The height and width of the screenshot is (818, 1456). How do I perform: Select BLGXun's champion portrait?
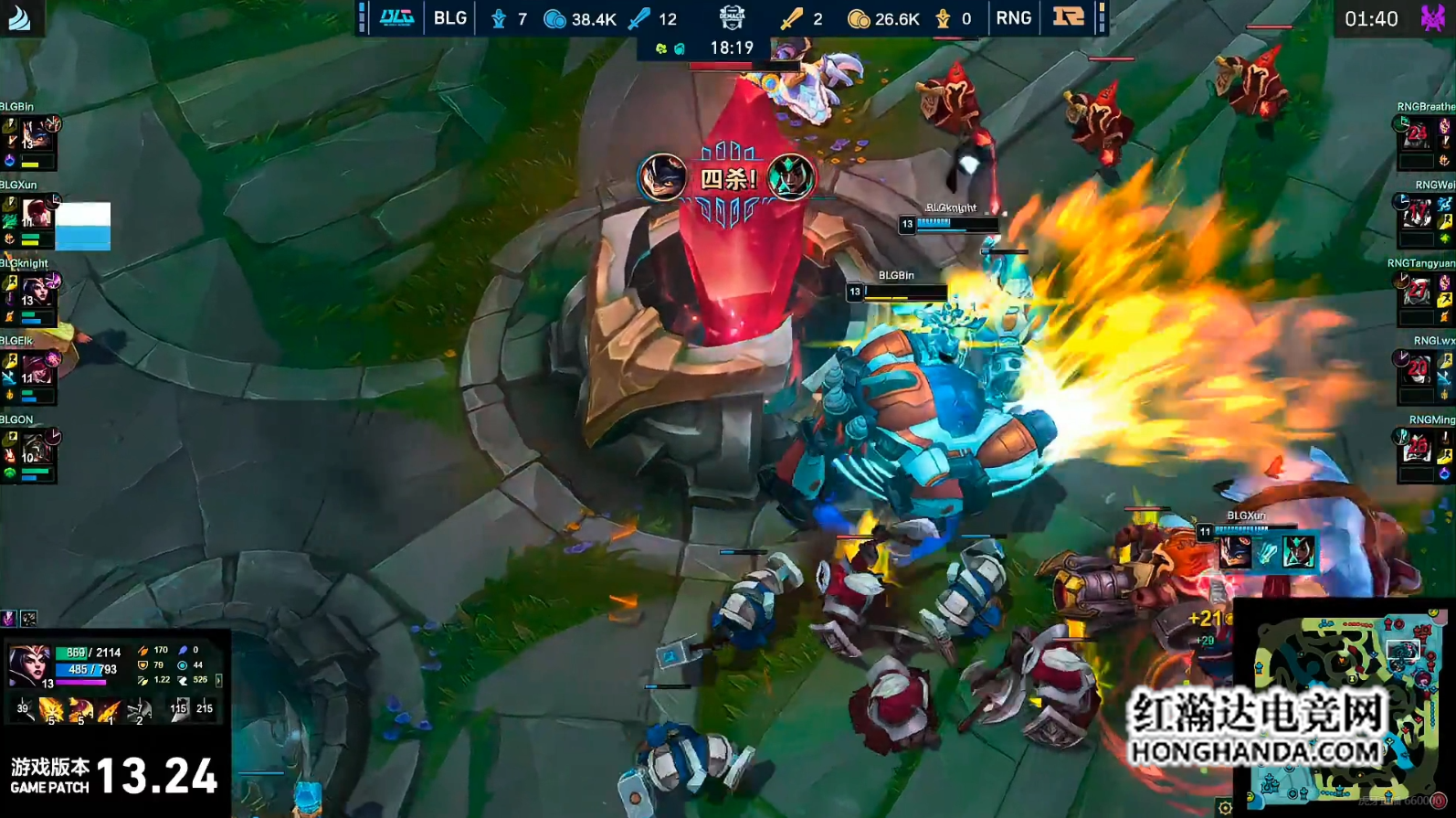37,213
